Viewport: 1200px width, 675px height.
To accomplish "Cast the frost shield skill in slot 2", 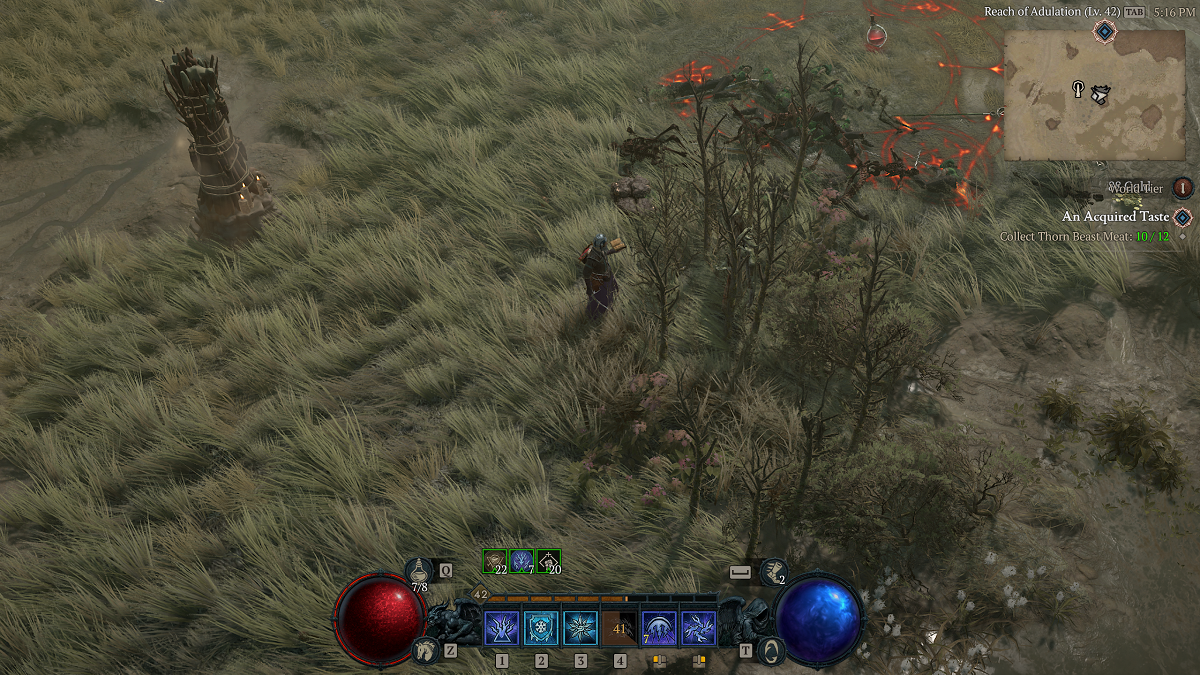I will click(x=541, y=629).
